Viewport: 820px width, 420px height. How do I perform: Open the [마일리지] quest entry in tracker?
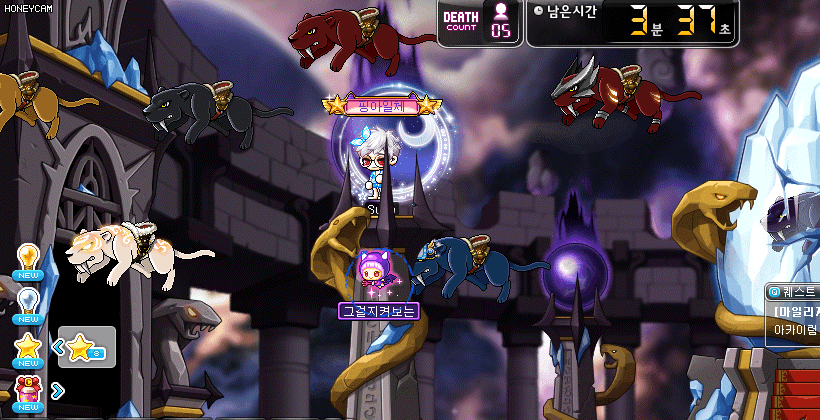click(795, 310)
